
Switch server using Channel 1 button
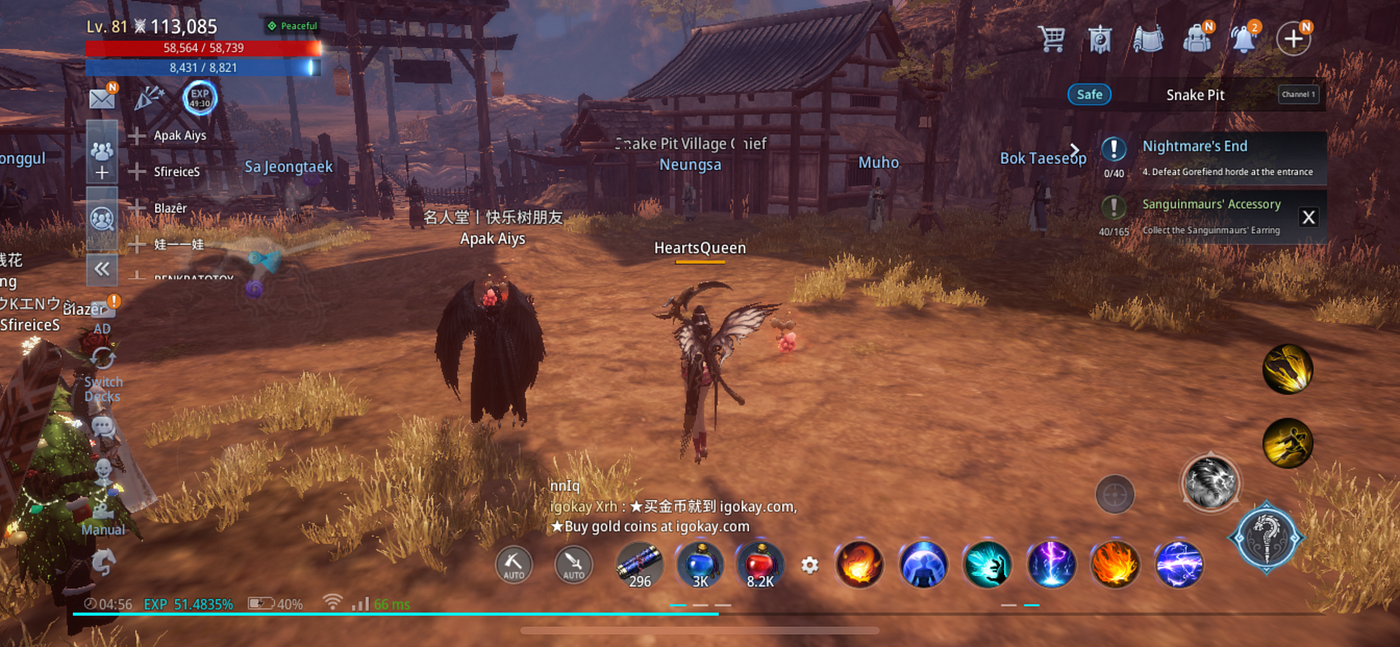[x=1298, y=95]
